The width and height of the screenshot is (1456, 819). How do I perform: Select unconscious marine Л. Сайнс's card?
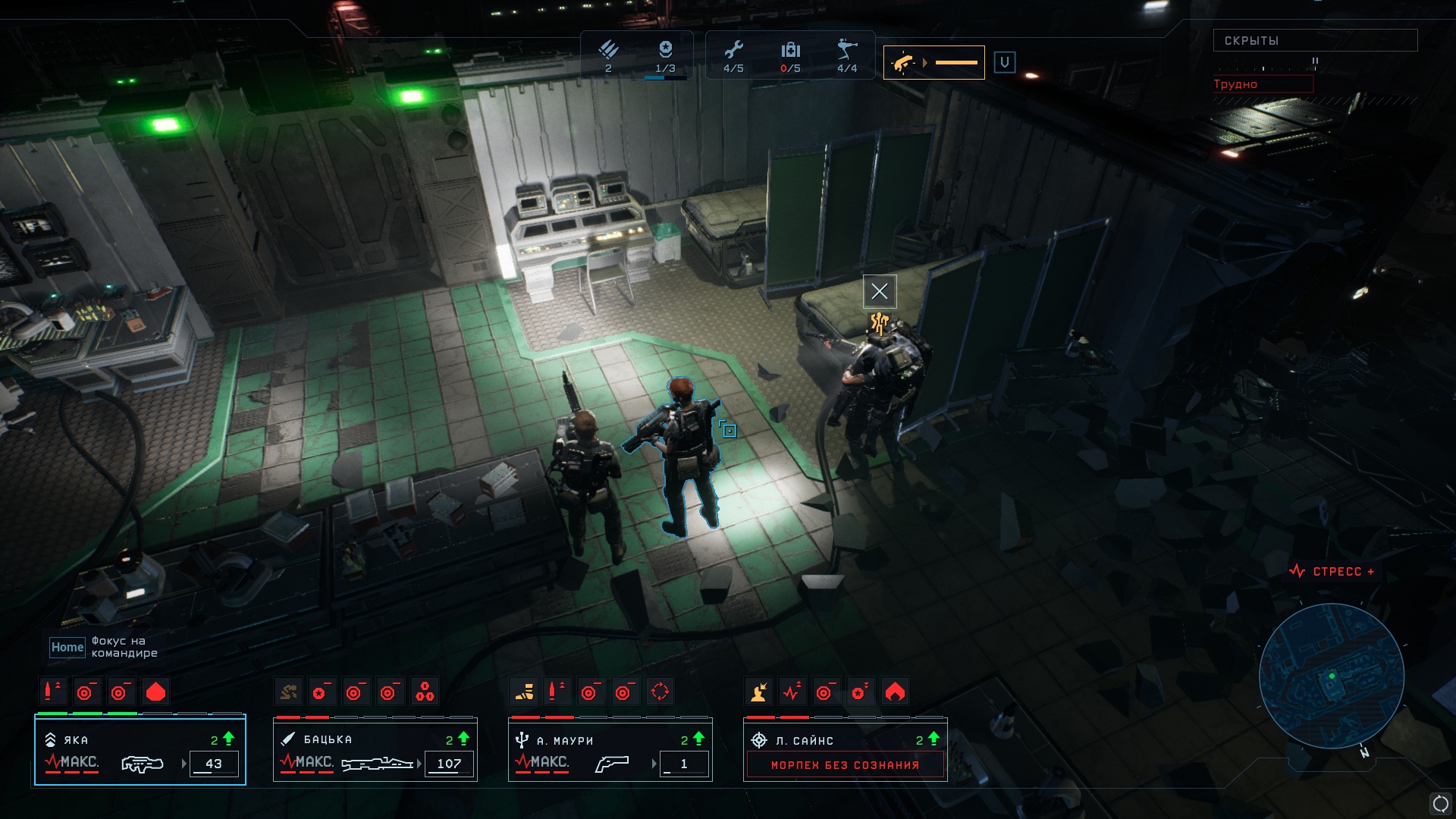tap(846, 751)
